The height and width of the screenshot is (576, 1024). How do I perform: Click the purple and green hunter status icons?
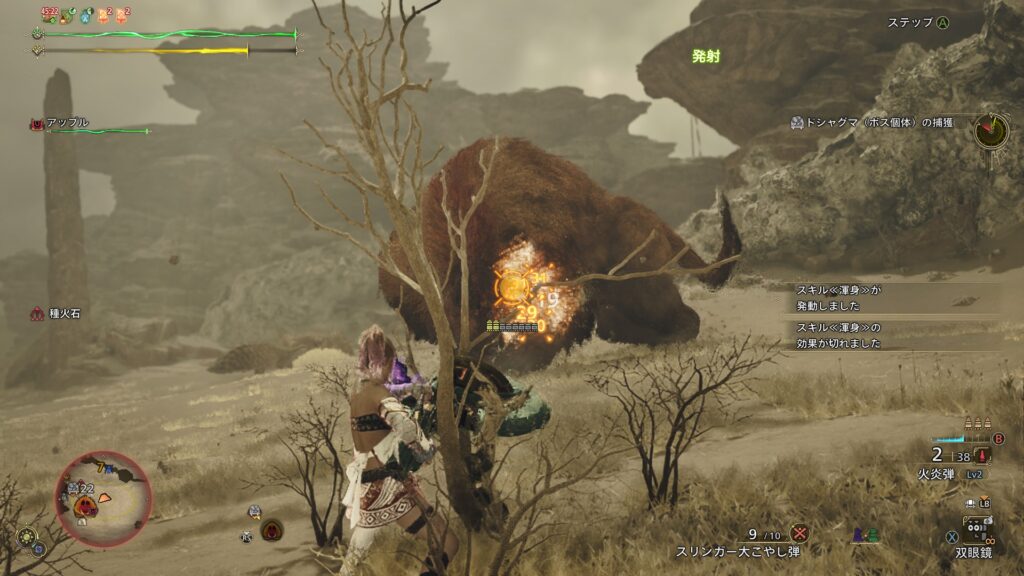(x=864, y=537)
